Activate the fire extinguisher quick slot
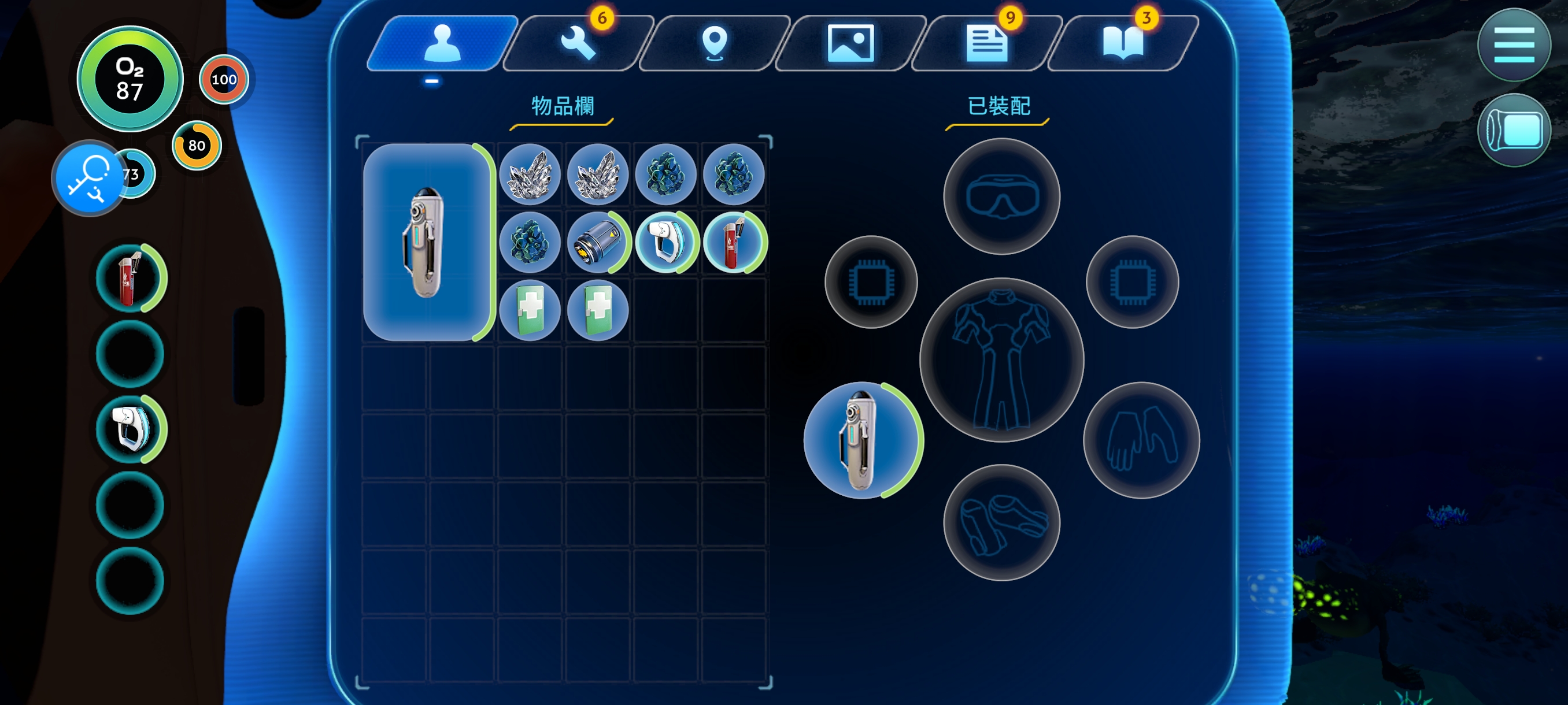The image size is (1568, 705). coord(130,279)
